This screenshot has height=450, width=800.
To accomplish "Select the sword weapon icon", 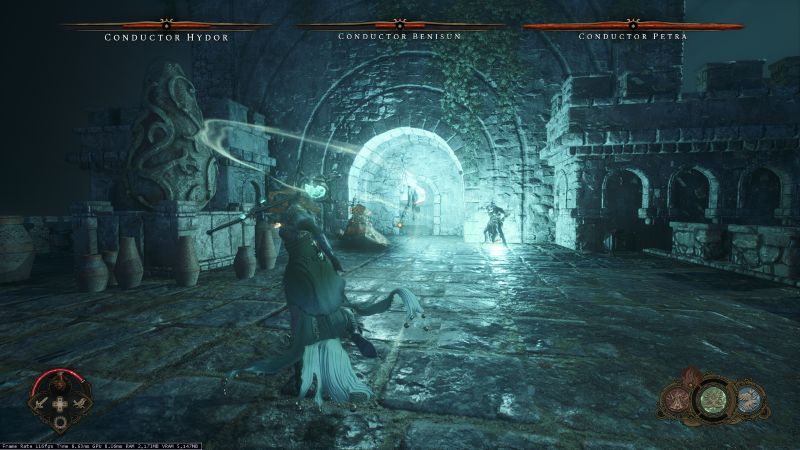I will (x=40, y=403).
